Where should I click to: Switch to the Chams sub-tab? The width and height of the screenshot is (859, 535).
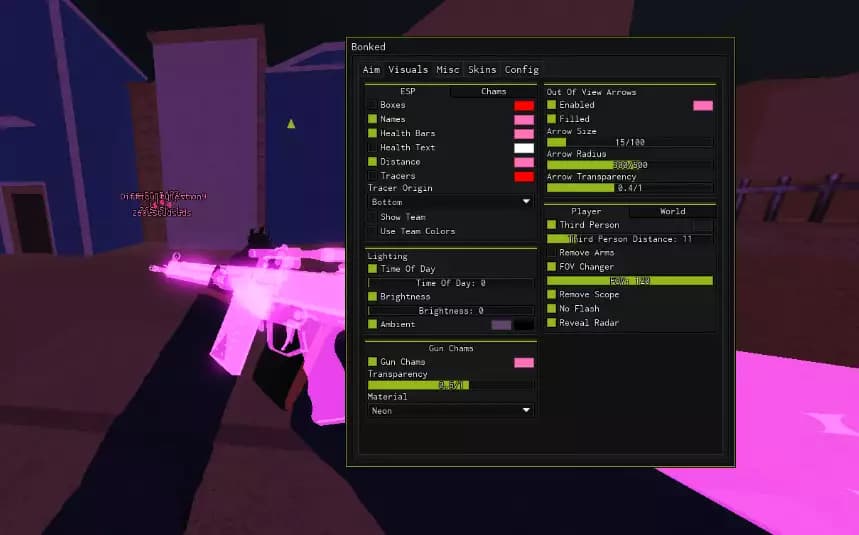tap(493, 92)
